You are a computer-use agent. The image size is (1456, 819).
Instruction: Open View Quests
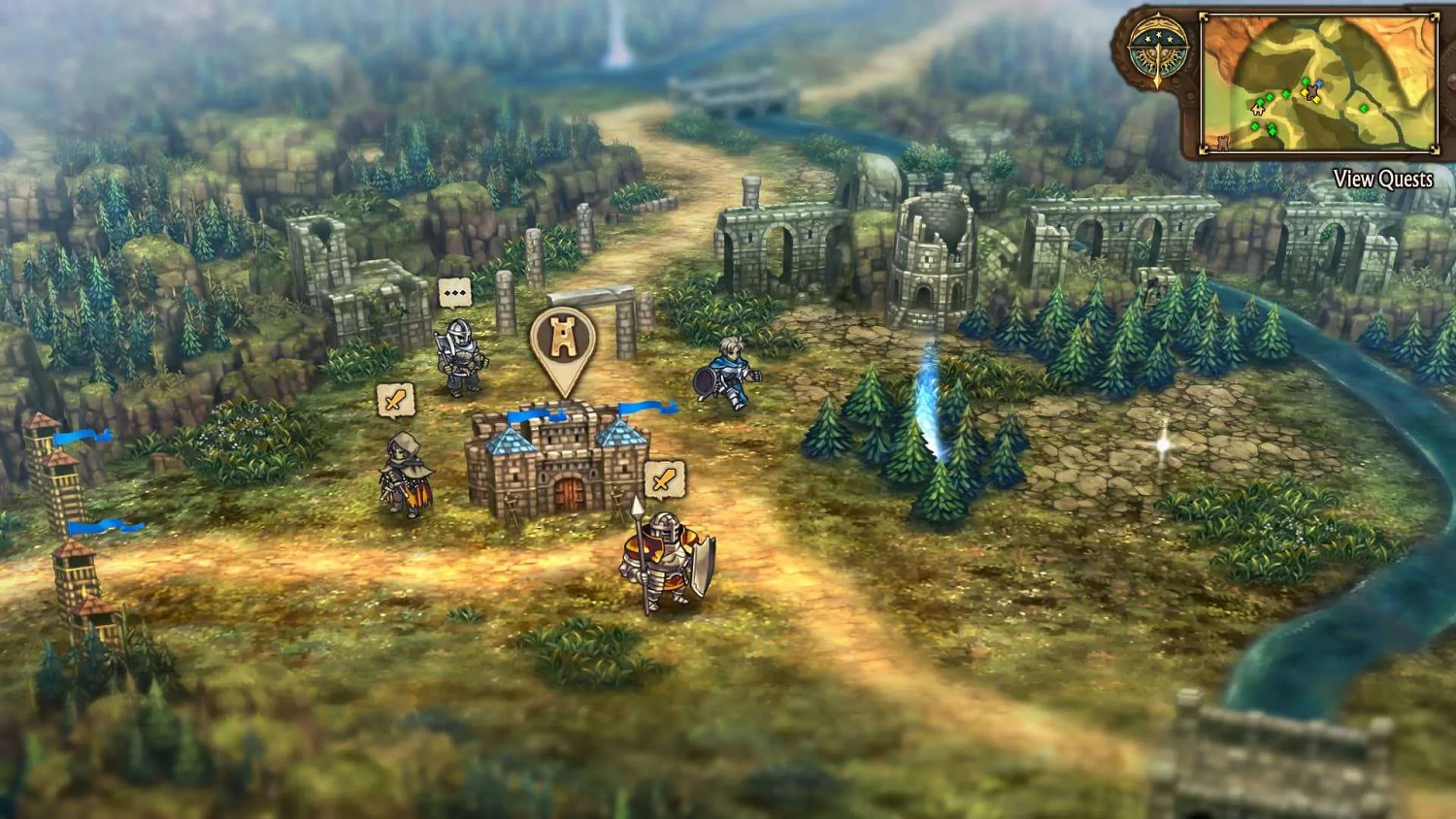pos(1384,180)
